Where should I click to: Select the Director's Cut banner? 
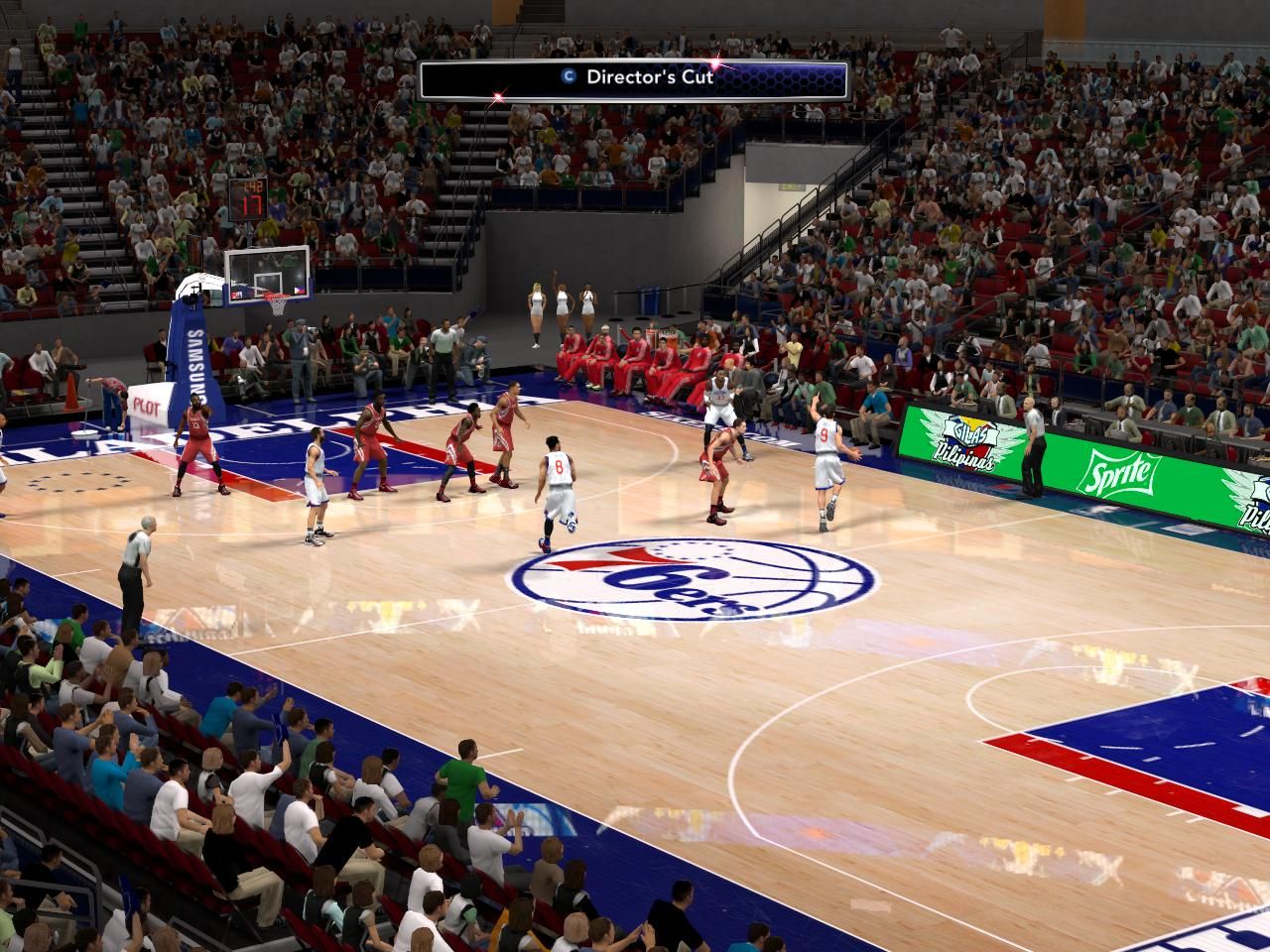point(634,79)
